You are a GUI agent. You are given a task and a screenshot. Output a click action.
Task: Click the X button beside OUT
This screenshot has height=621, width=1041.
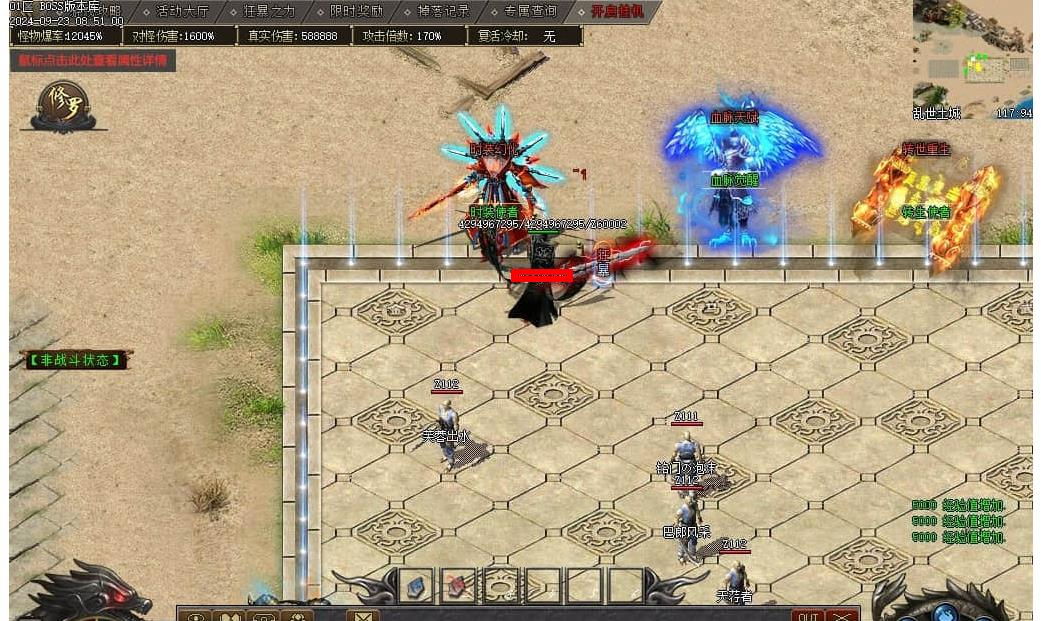pos(843,615)
